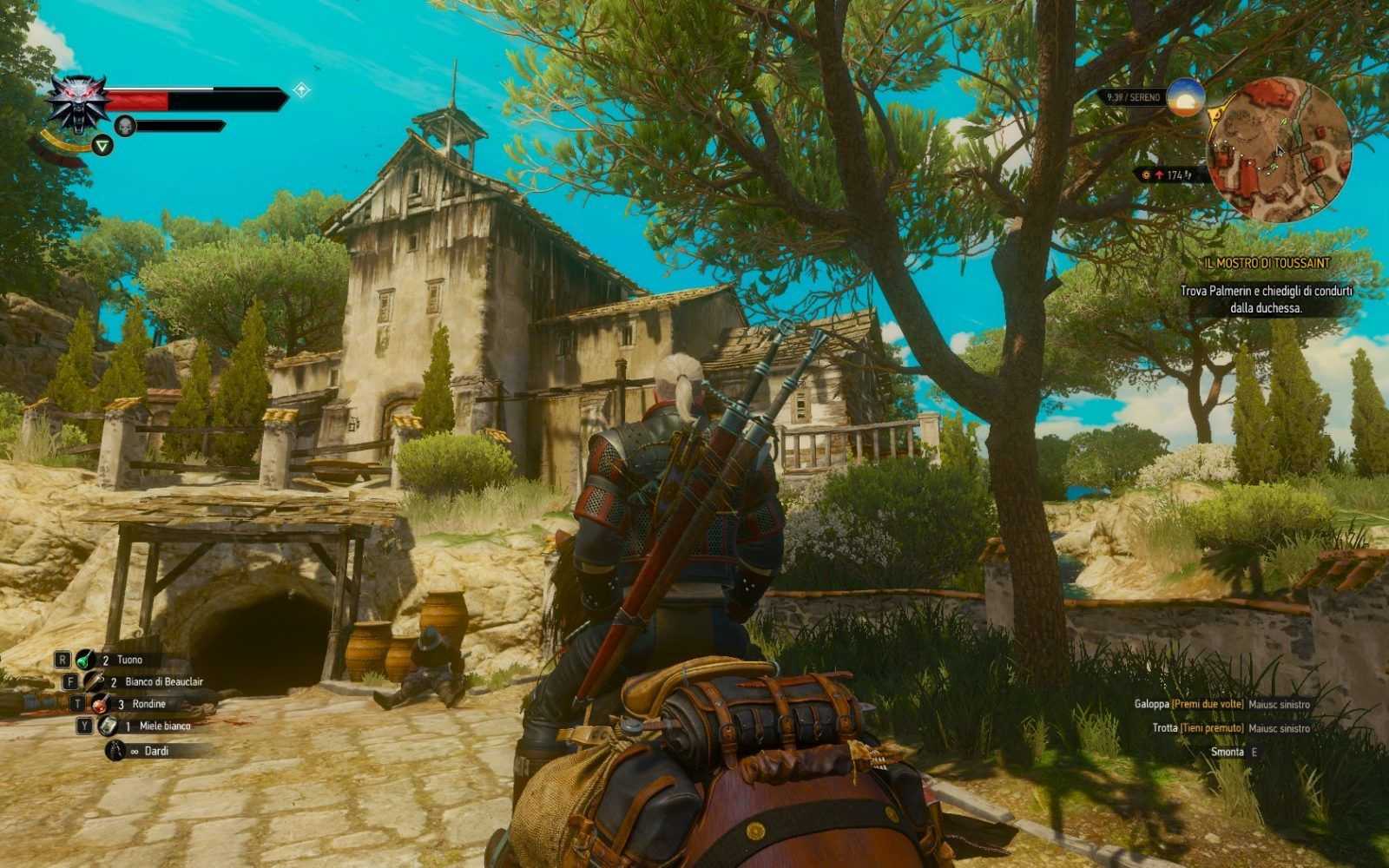Screen dimensions: 1389x868
Task: Click the sunny weather icon
Action: pos(1185,97)
